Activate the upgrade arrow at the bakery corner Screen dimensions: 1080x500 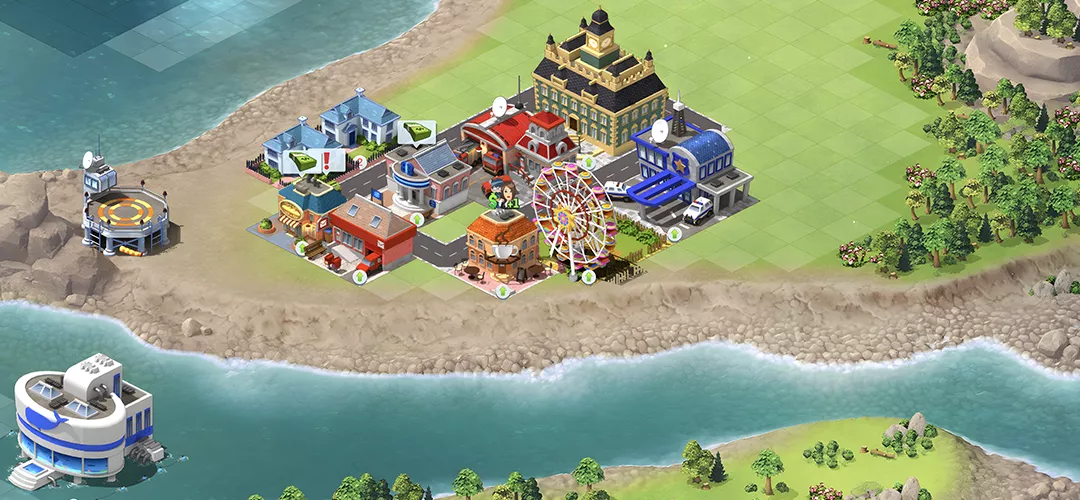click(300, 247)
